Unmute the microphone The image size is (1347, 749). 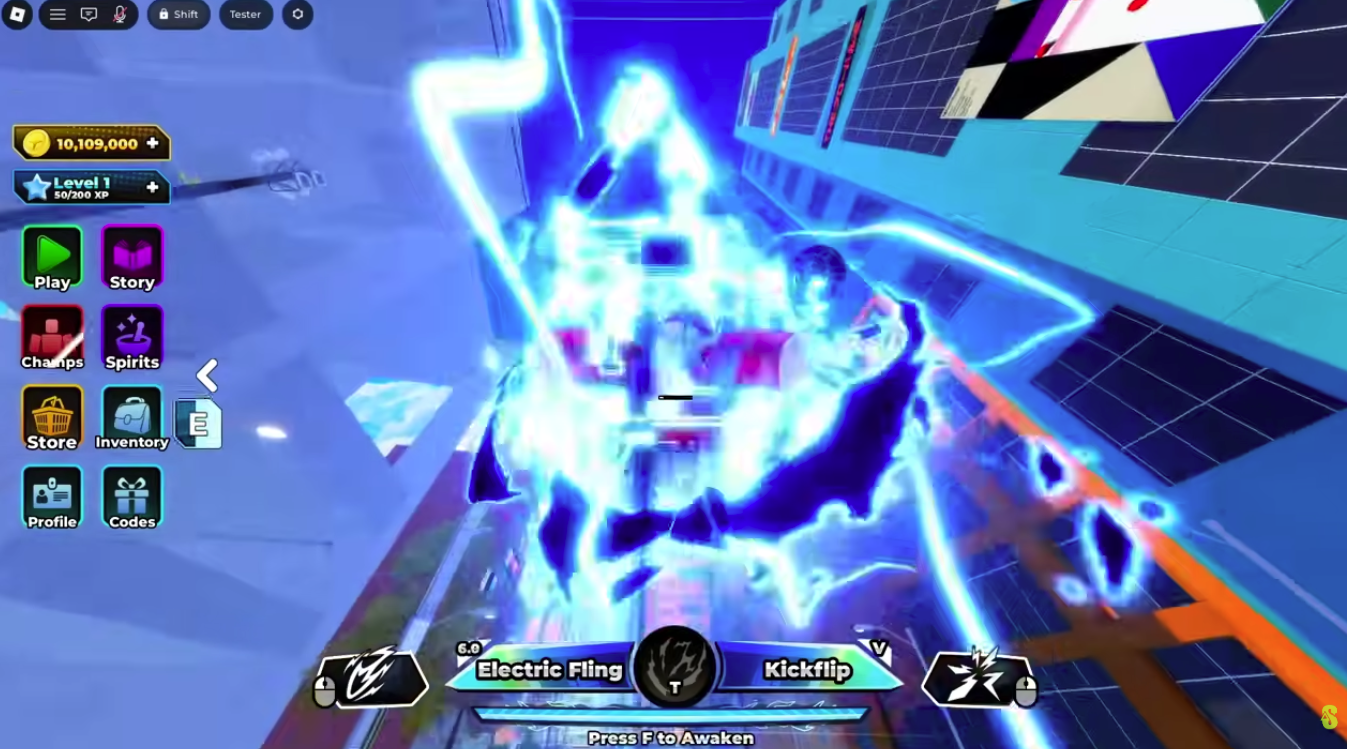119,14
